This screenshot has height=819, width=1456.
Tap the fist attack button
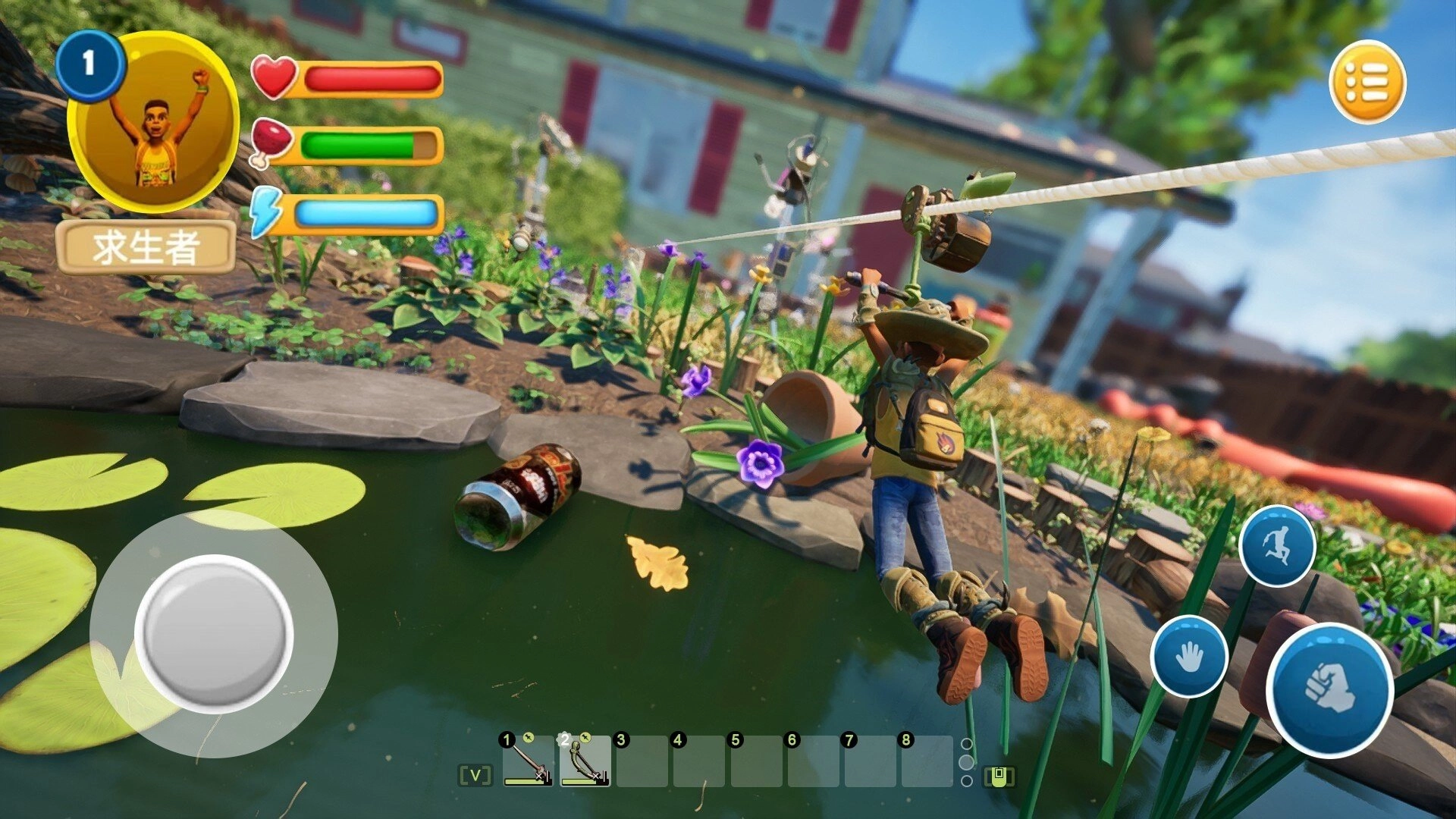1329,689
